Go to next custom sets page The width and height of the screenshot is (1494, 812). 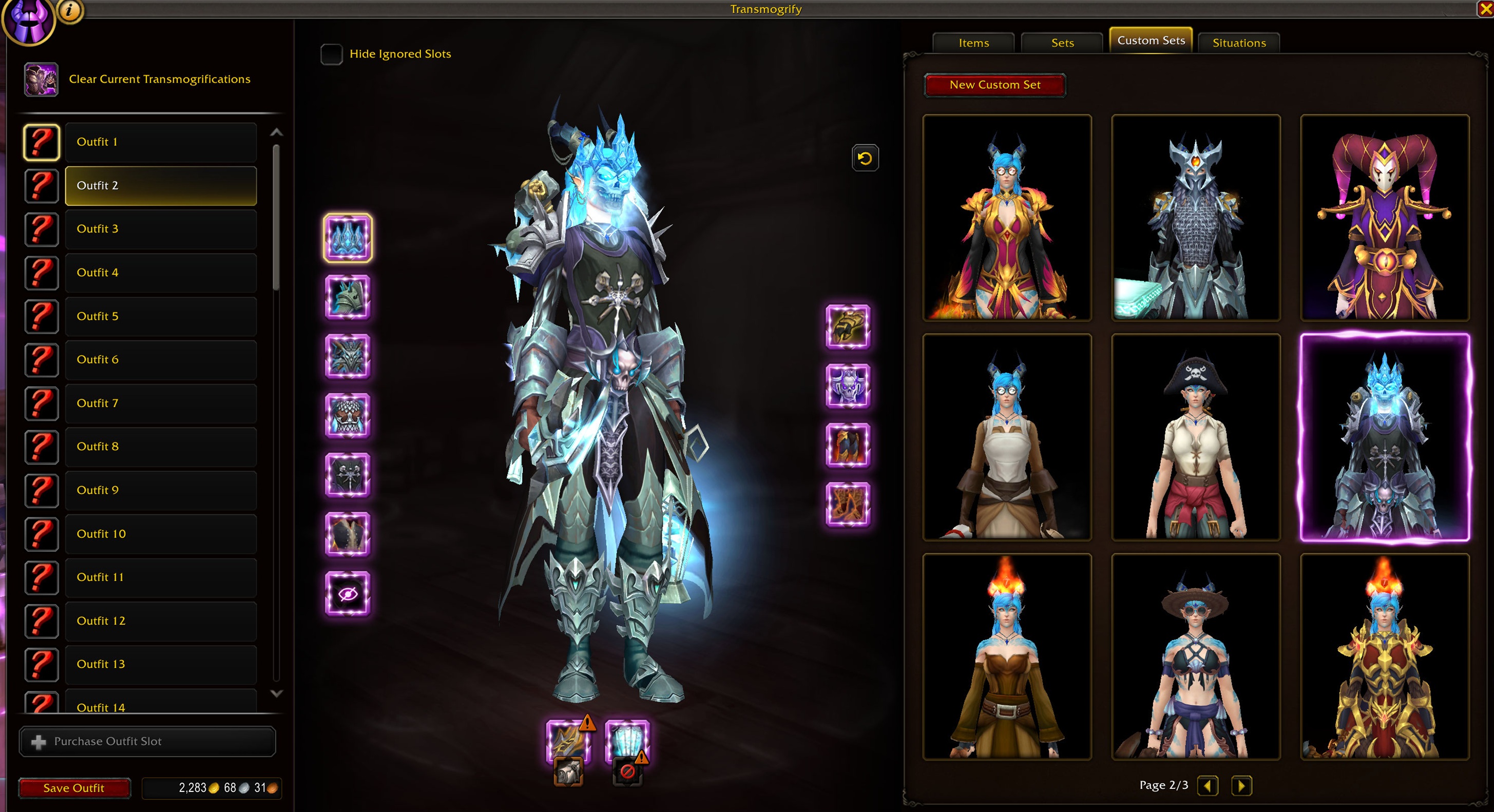(x=1241, y=785)
